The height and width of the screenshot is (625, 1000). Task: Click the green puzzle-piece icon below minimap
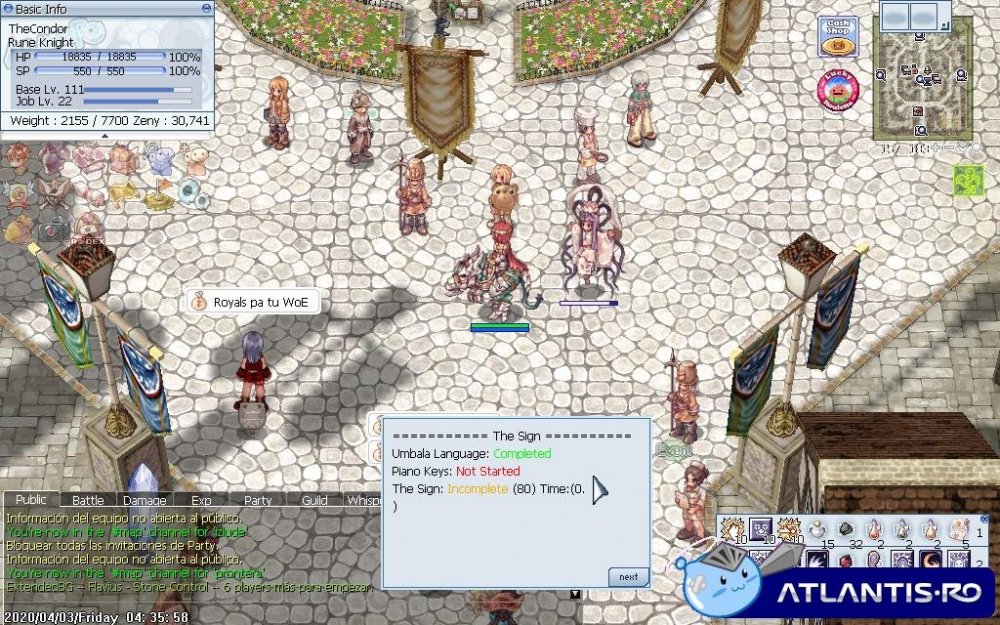pos(967,180)
